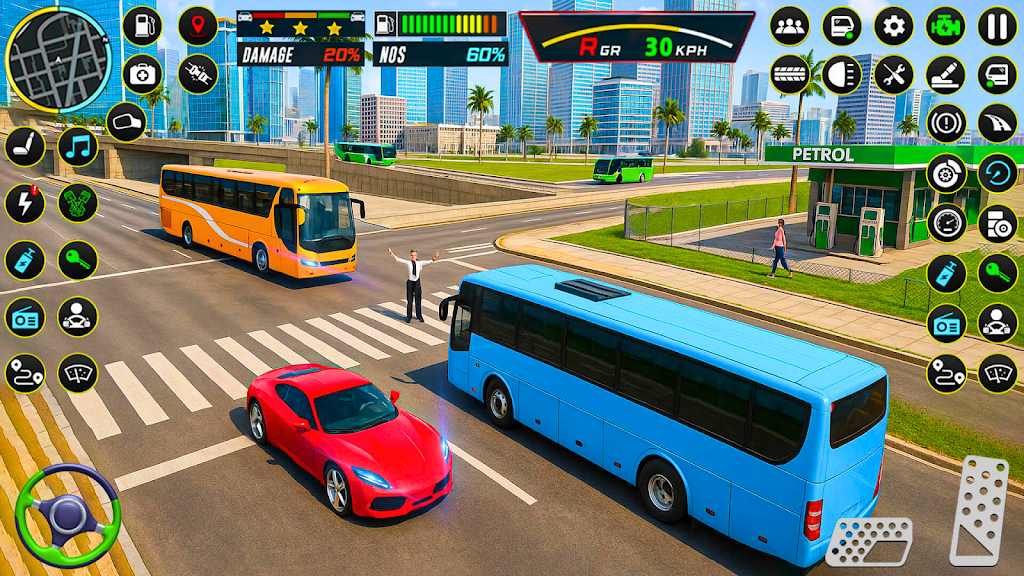Tap the fuel pump icon
This screenshot has height=576, width=1024.
pyautogui.click(x=143, y=25)
